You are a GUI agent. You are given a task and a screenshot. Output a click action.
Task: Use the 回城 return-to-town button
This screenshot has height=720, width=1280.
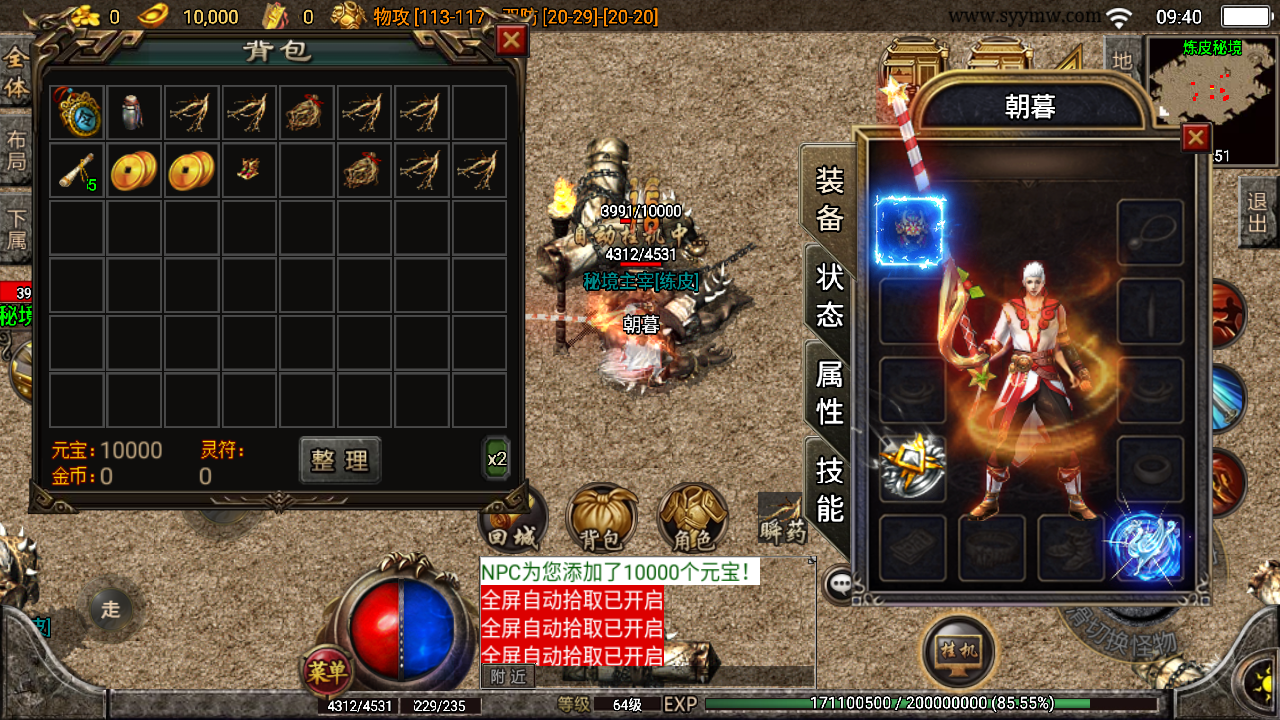coord(513,522)
